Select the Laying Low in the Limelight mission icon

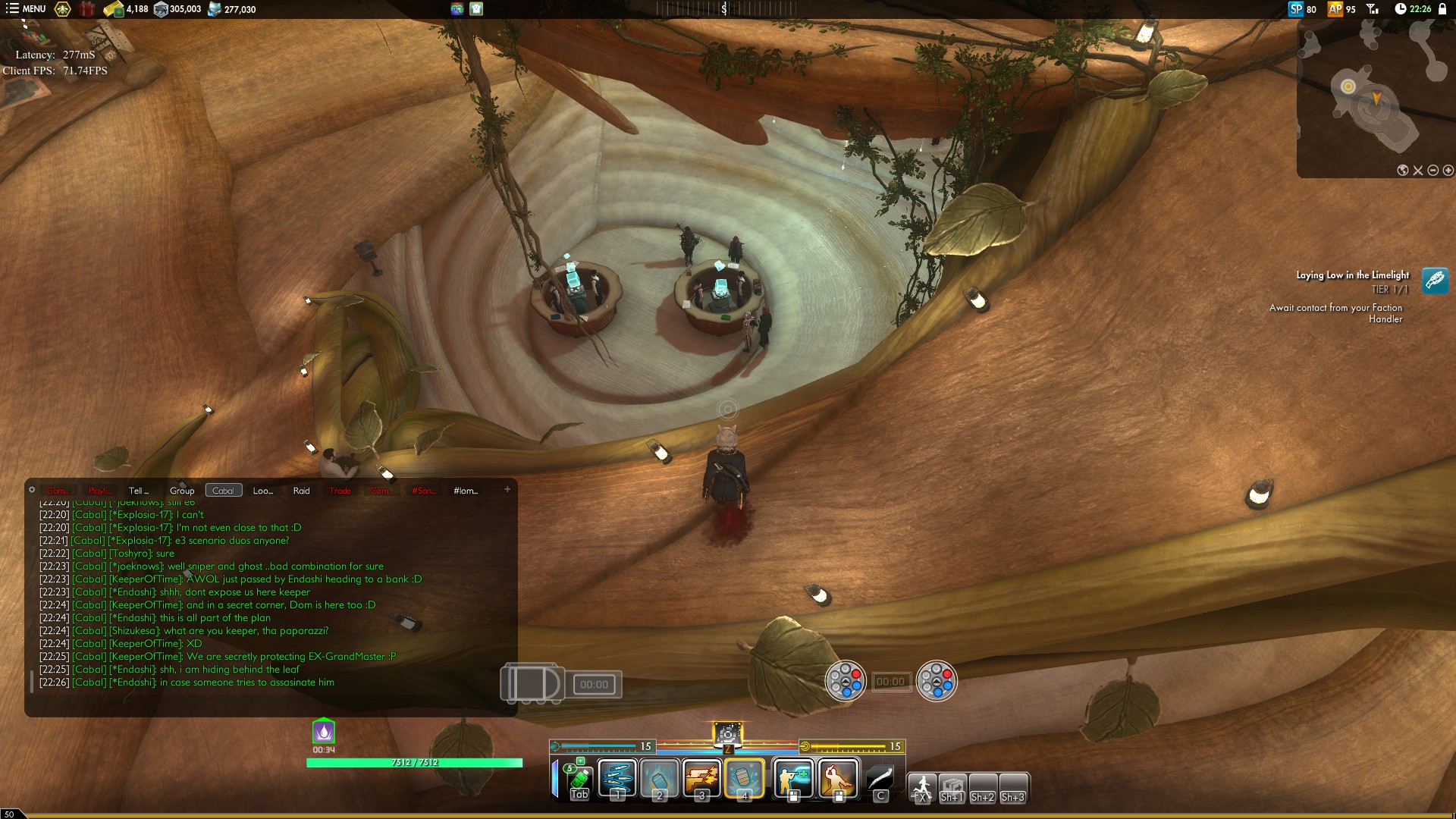1435,281
